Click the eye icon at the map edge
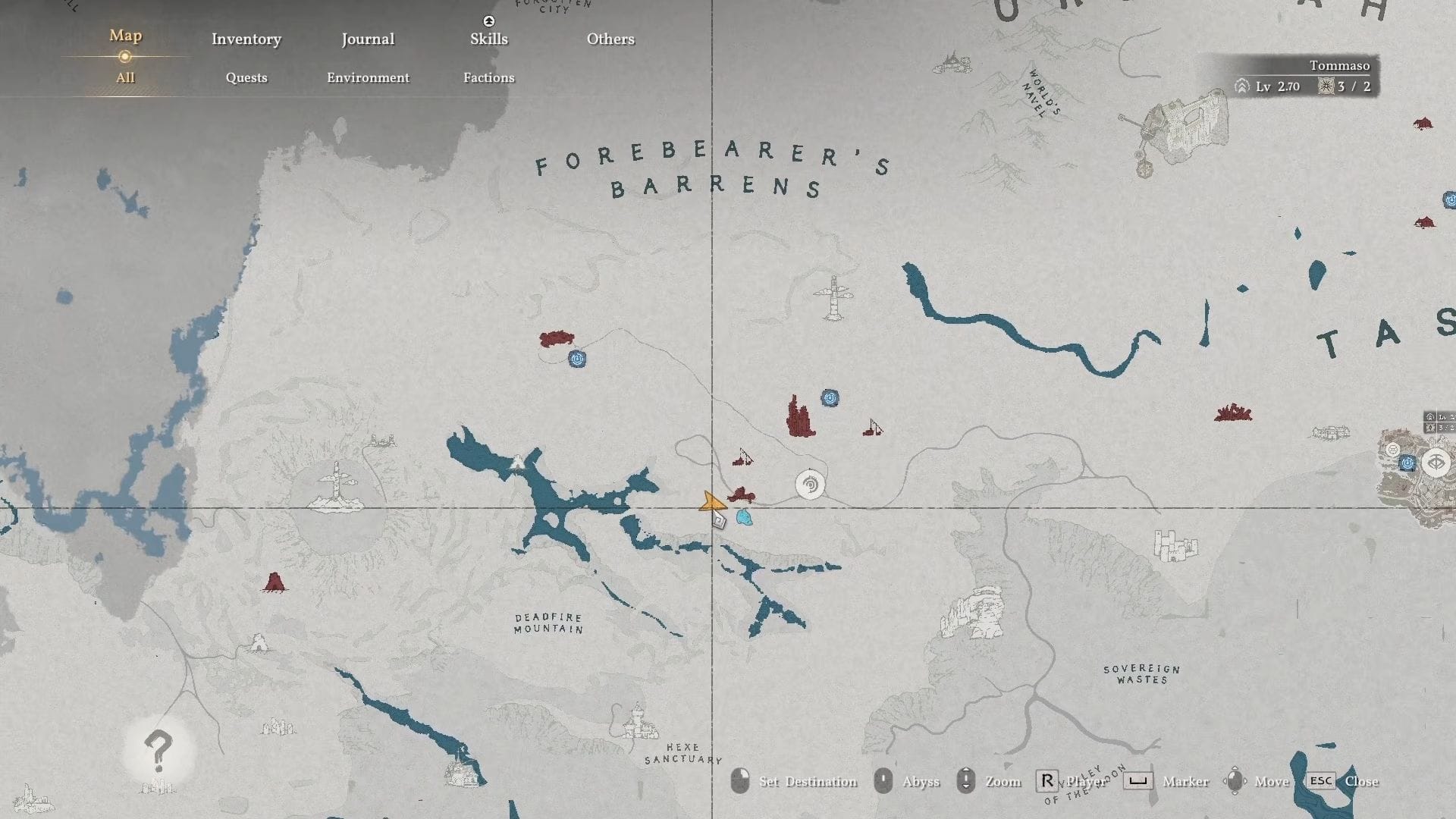The width and height of the screenshot is (1456, 819). (1436, 462)
